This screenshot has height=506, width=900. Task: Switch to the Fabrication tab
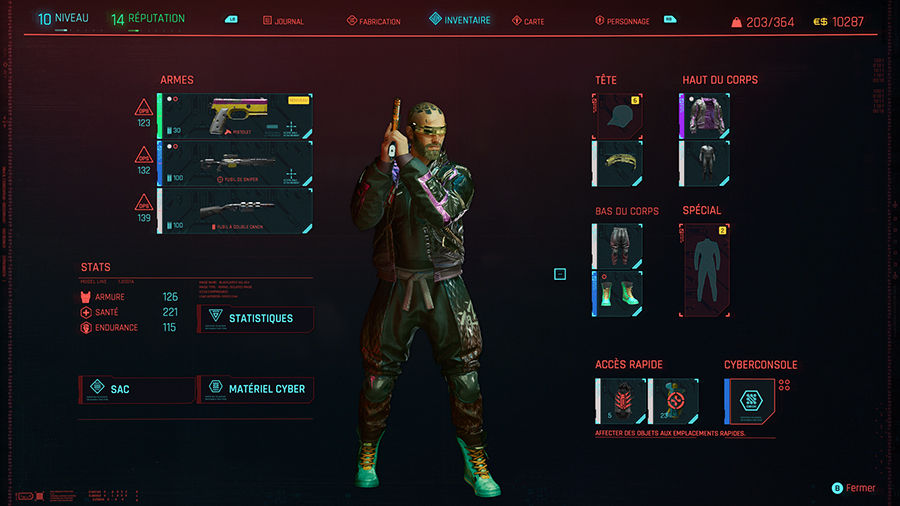point(374,21)
